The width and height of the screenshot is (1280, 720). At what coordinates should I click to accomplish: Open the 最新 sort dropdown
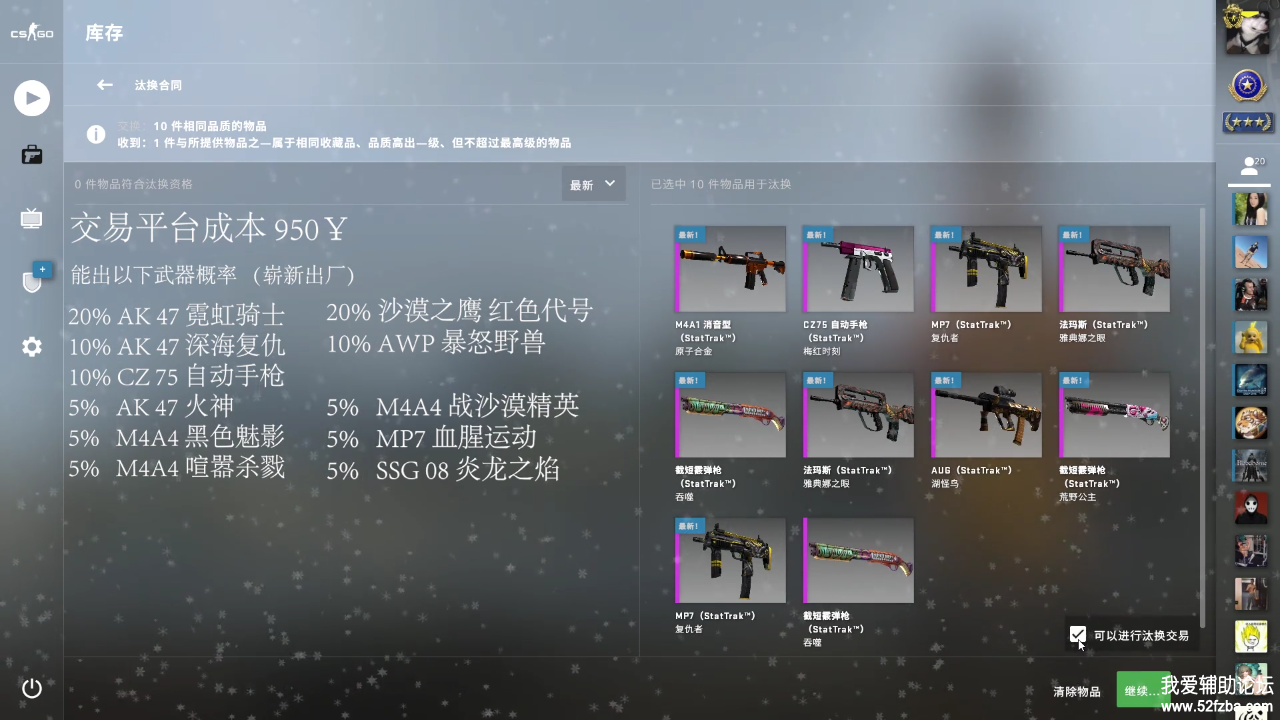coord(593,184)
